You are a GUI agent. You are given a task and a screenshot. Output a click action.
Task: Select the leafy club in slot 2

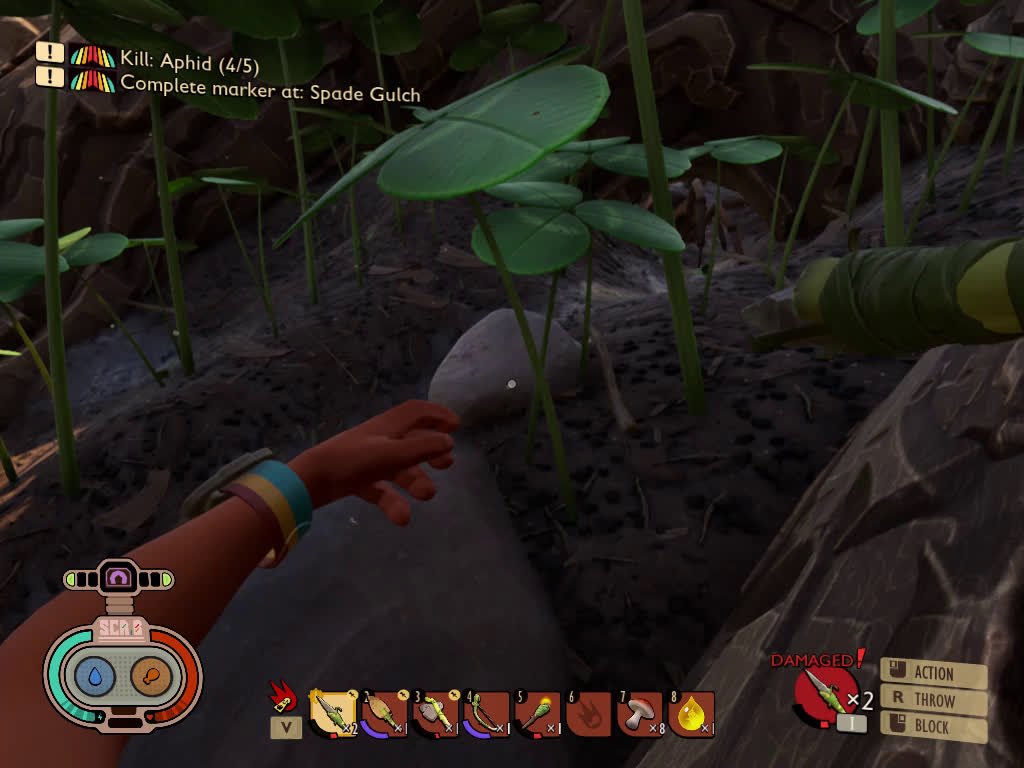(x=384, y=713)
